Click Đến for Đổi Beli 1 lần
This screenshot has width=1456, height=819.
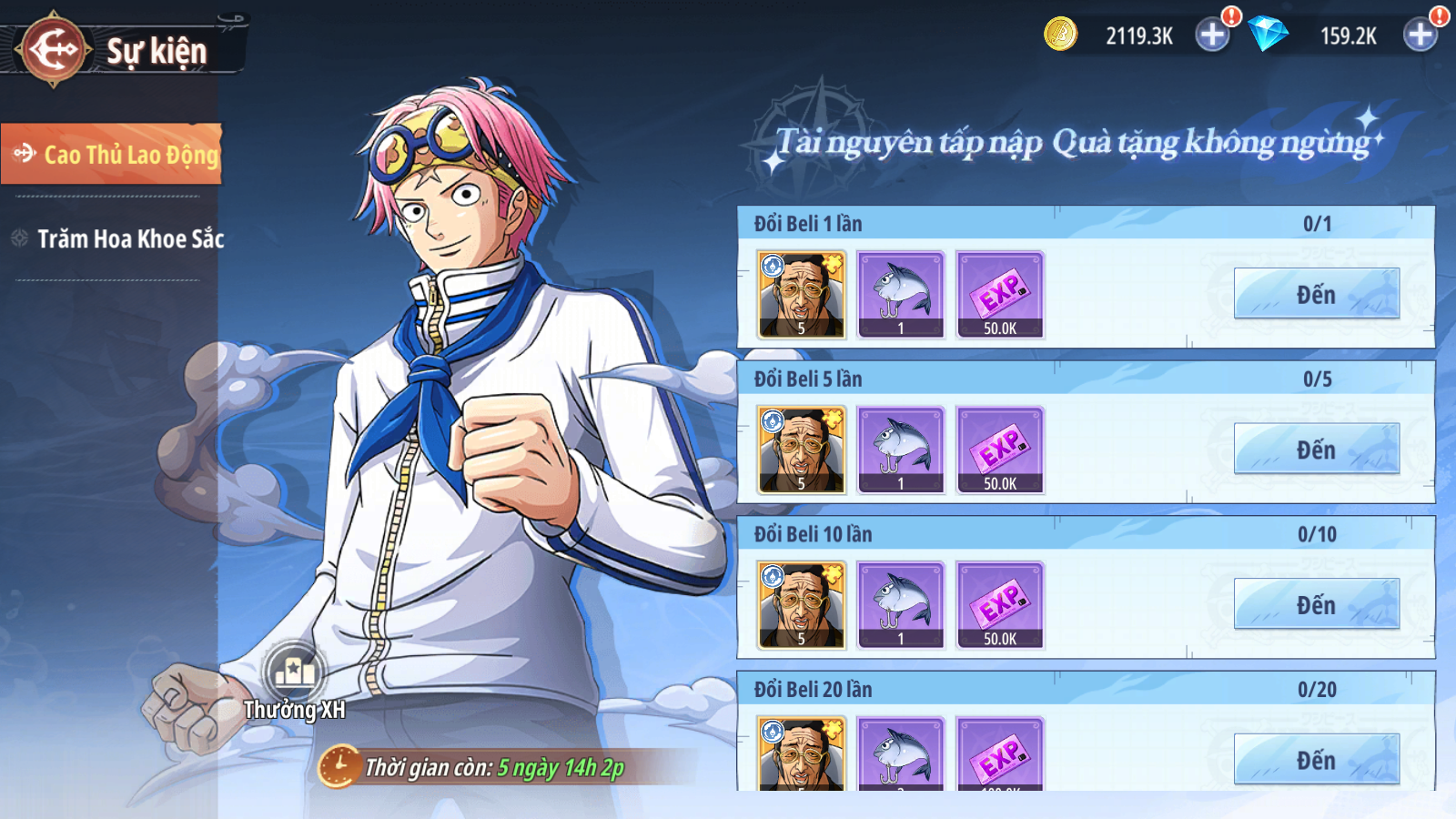tap(1316, 294)
